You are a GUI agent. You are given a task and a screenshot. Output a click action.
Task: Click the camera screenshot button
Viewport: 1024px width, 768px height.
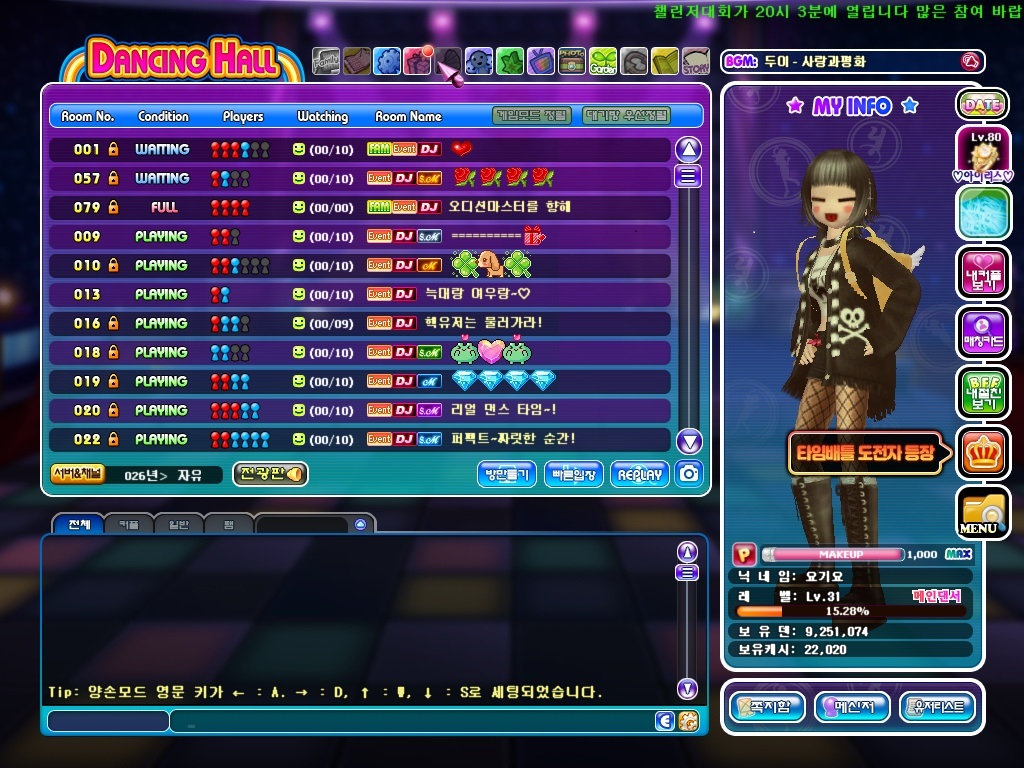(x=688, y=474)
